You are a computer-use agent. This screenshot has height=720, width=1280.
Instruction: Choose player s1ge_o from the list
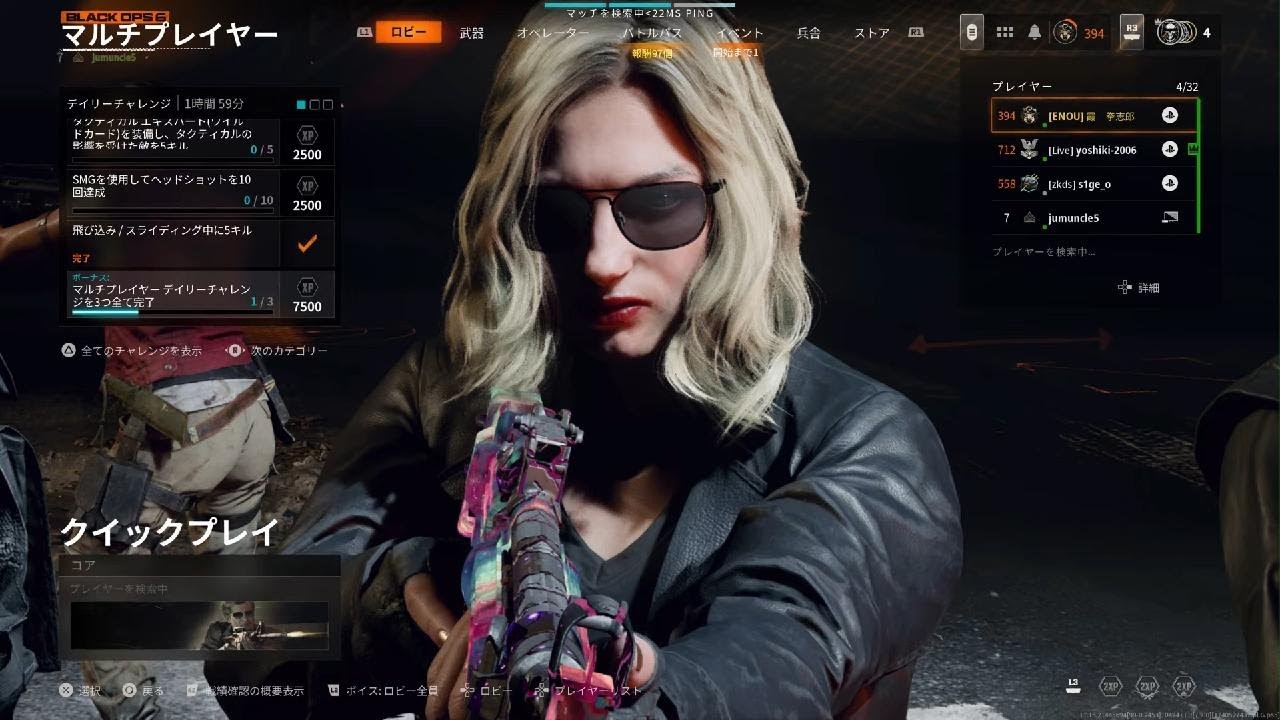click(x=1094, y=184)
